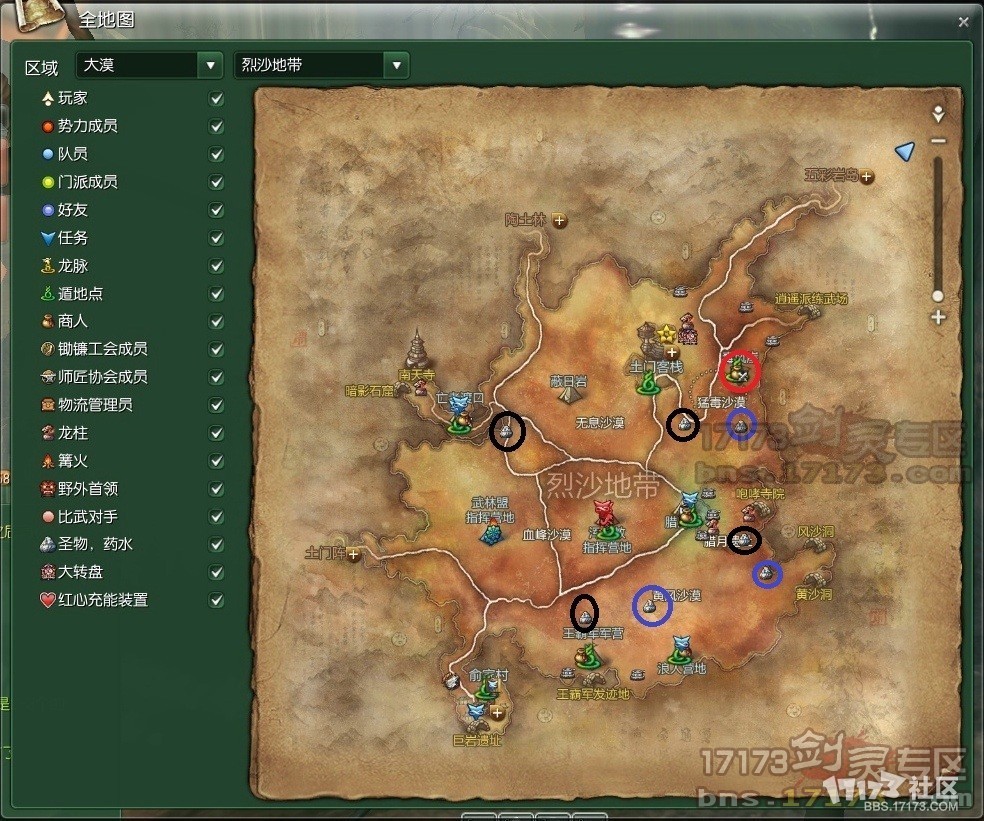This screenshot has height=821, width=984.
Task: Toggle the 圣物, 药水 filter checkbox
Action: point(216,545)
